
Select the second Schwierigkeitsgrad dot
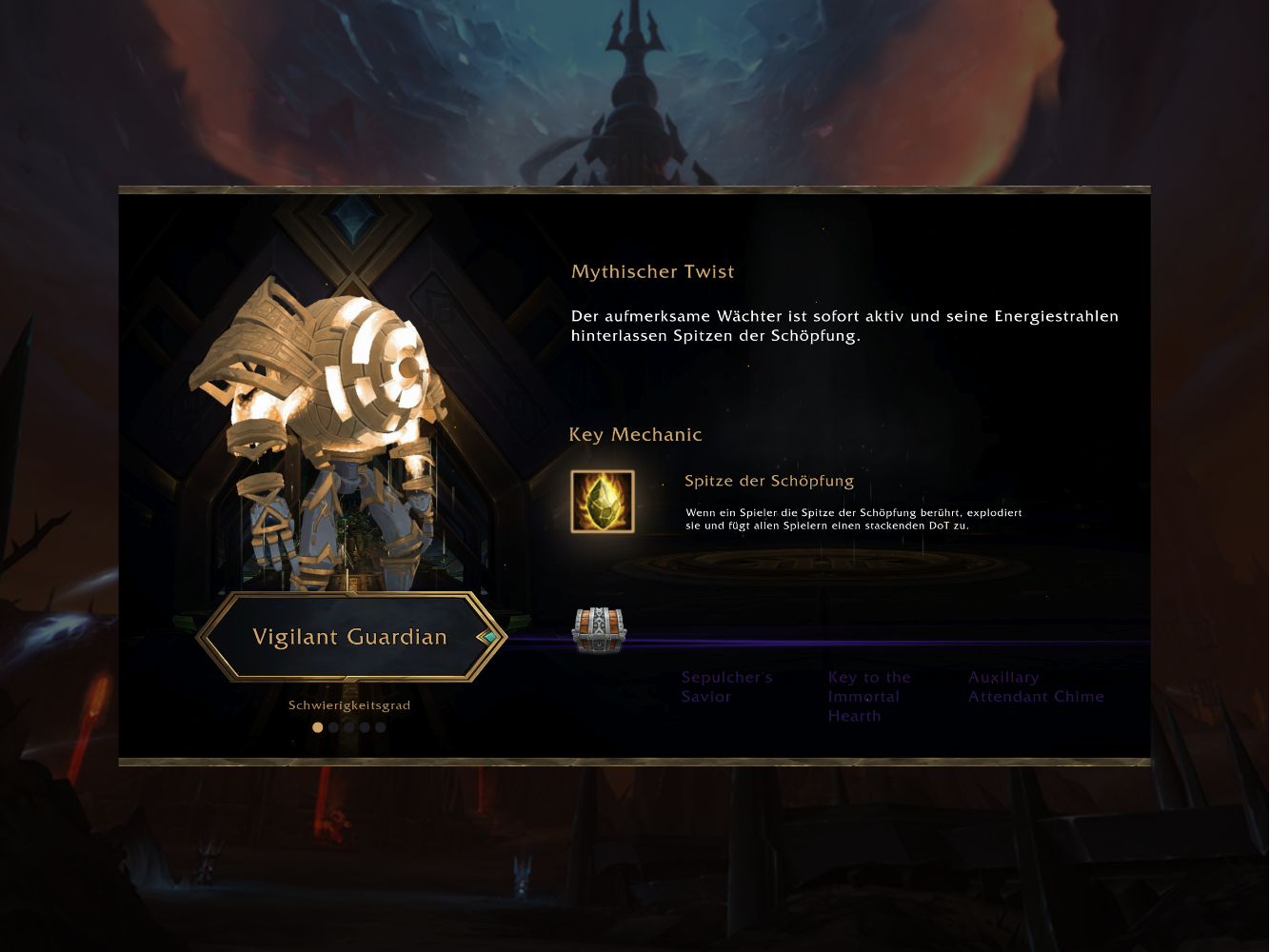tap(334, 726)
